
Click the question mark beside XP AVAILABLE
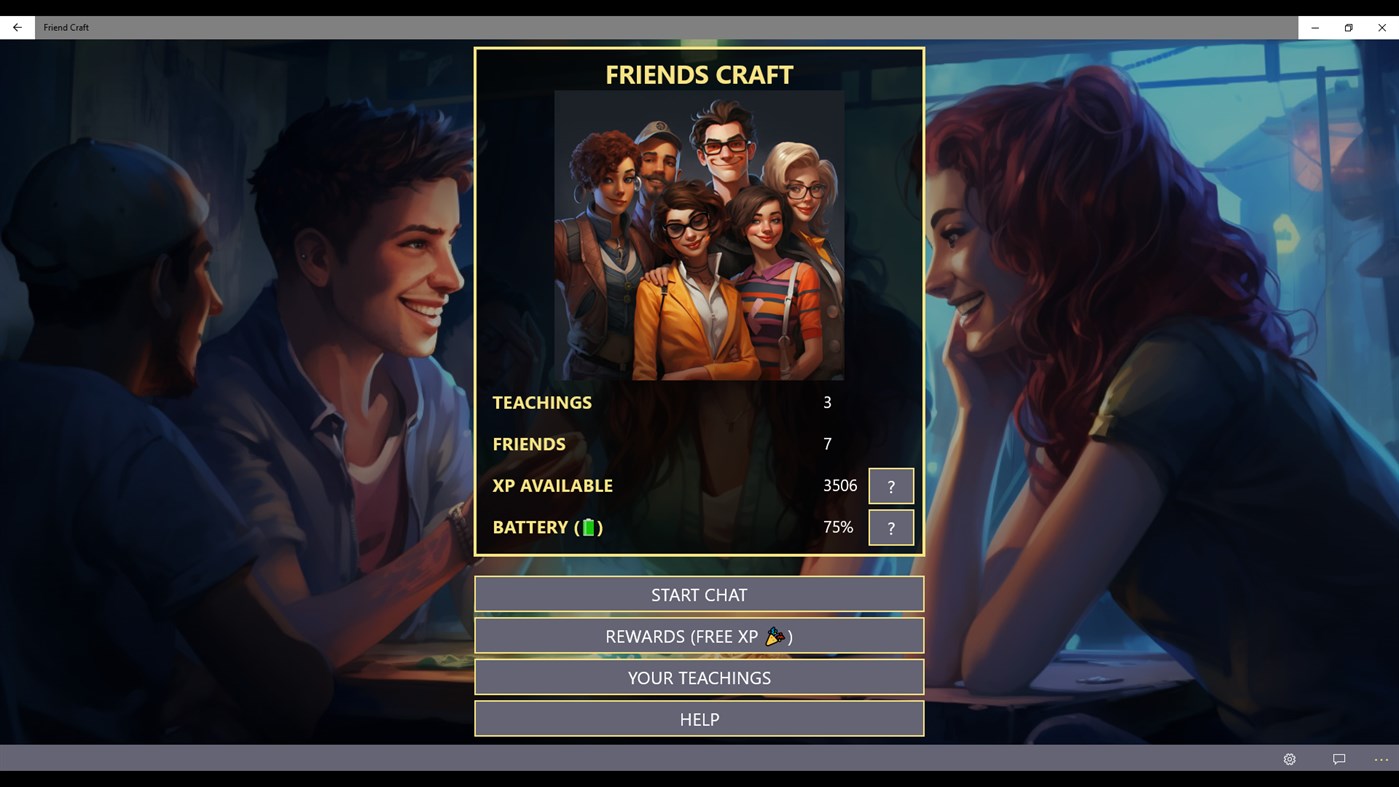pyautogui.click(x=890, y=485)
